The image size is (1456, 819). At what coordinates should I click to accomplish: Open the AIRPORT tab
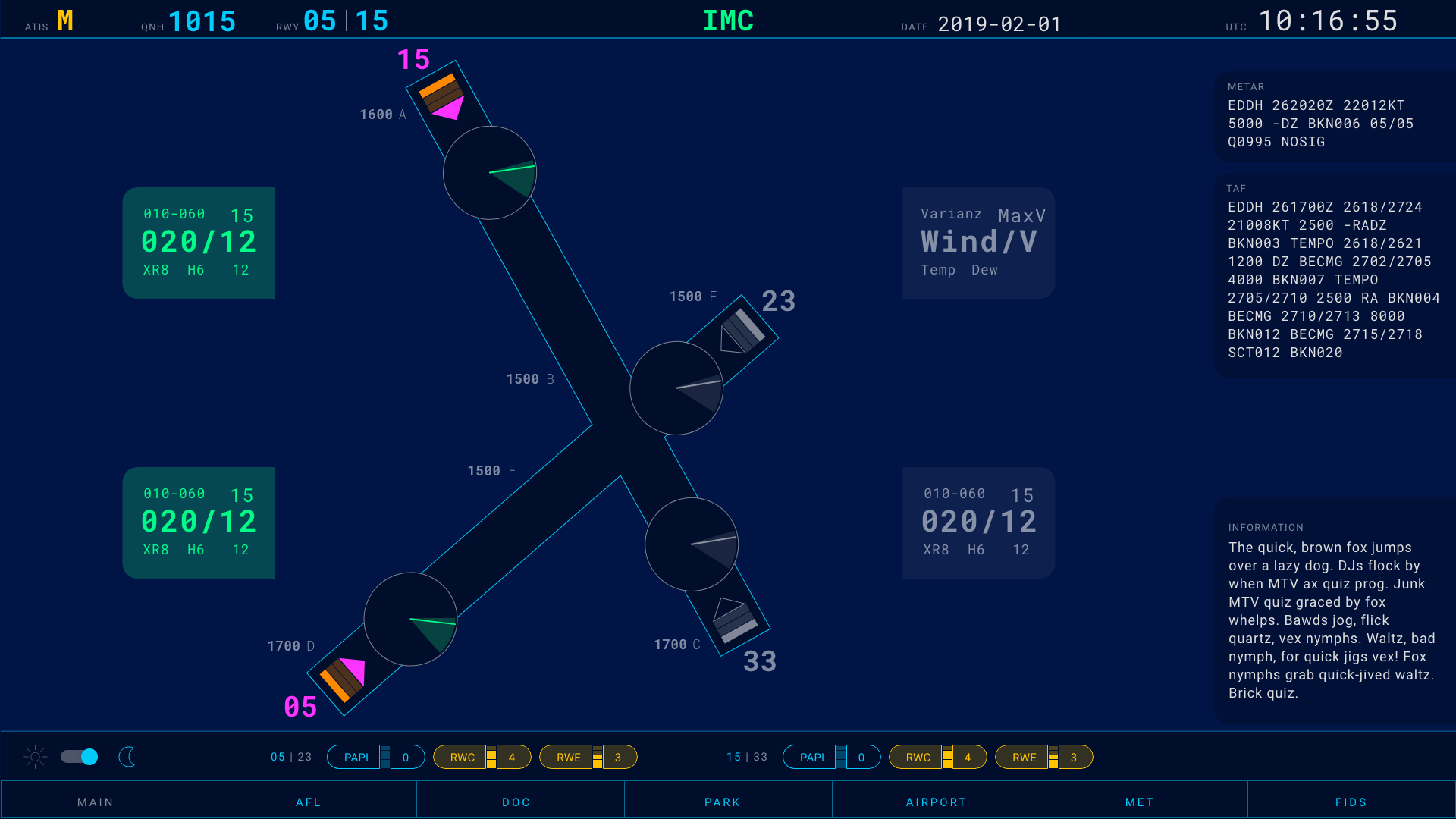(936, 801)
